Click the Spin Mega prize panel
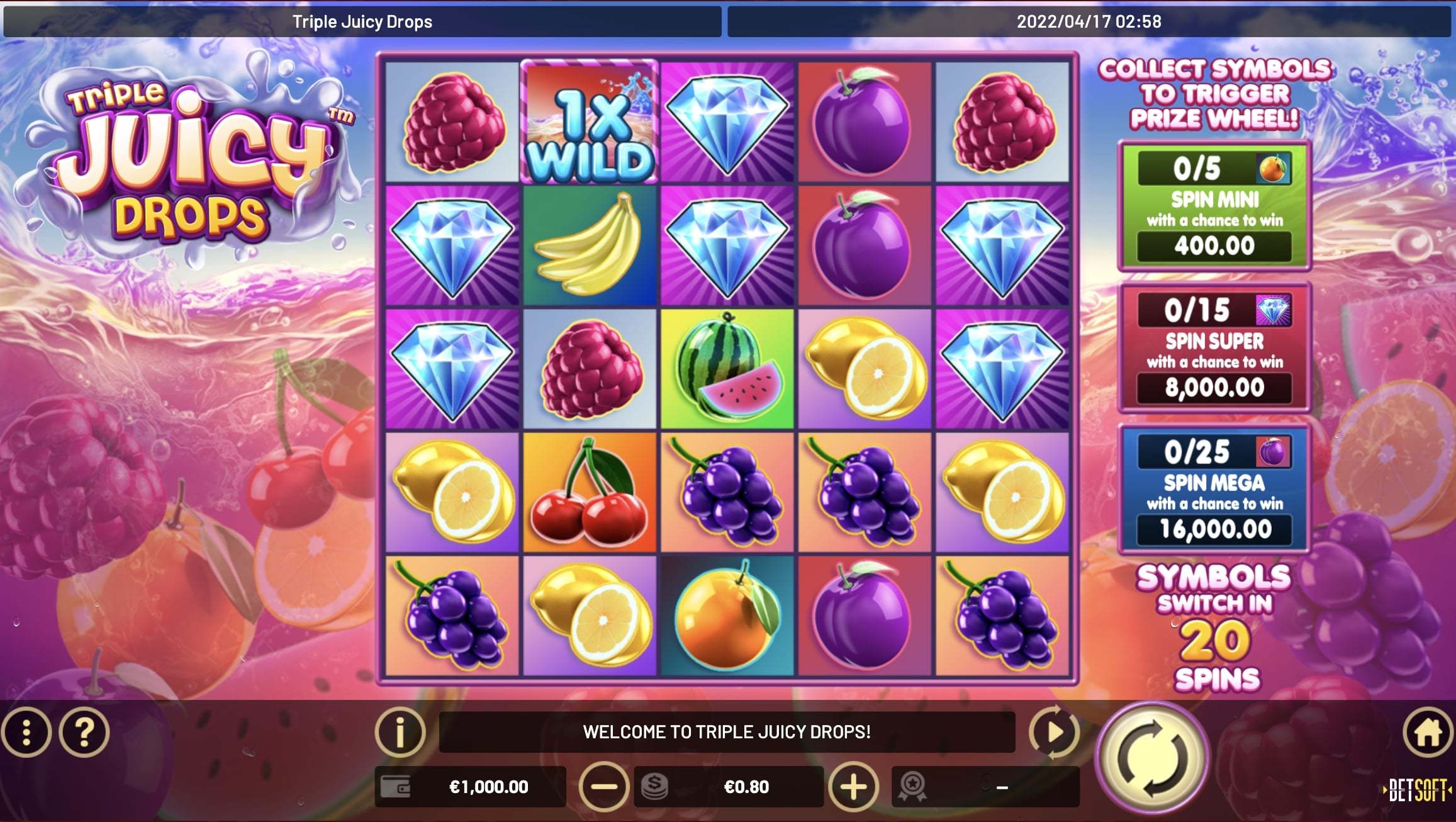This screenshot has height=822, width=1456. [x=1214, y=490]
